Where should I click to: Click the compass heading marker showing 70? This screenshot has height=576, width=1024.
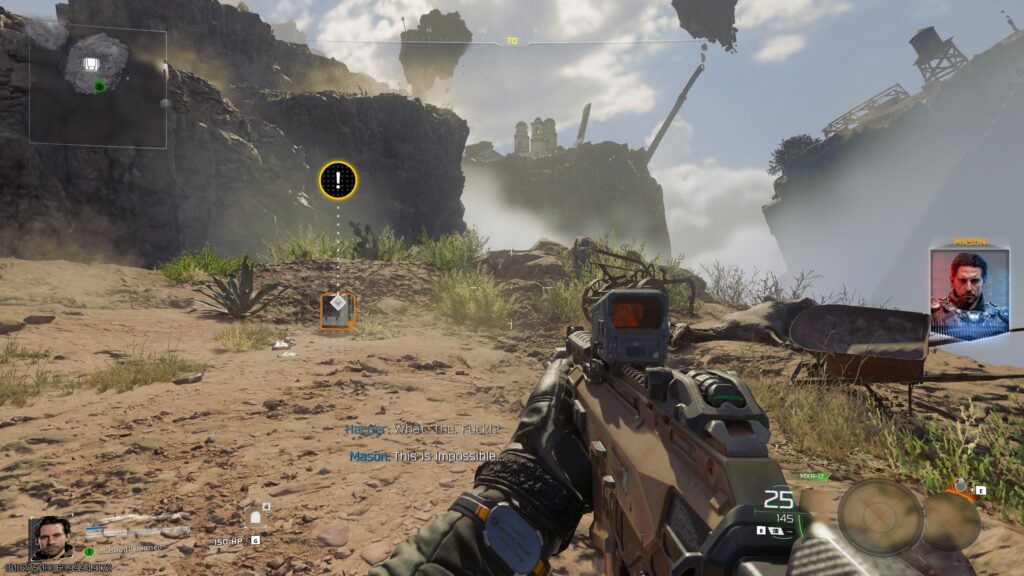(512, 41)
